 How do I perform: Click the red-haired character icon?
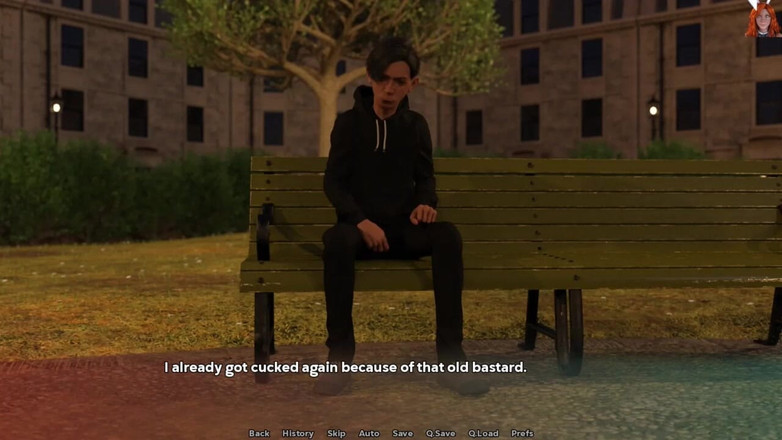click(x=762, y=19)
